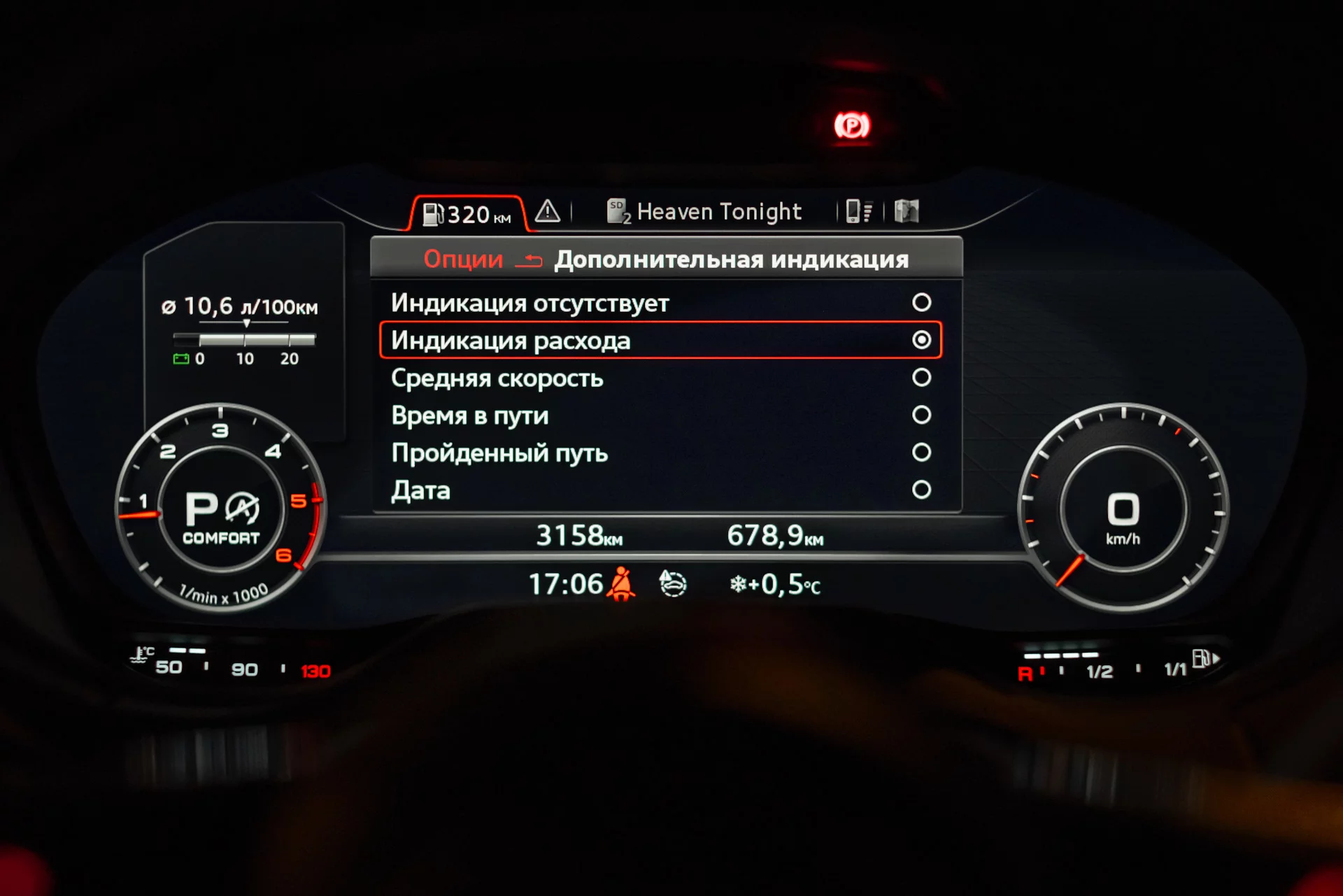The width and height of the screenshot is (1343, 896).
Task: Select the 'Индикация отсутствует' option
Action: tap(921, 302)
